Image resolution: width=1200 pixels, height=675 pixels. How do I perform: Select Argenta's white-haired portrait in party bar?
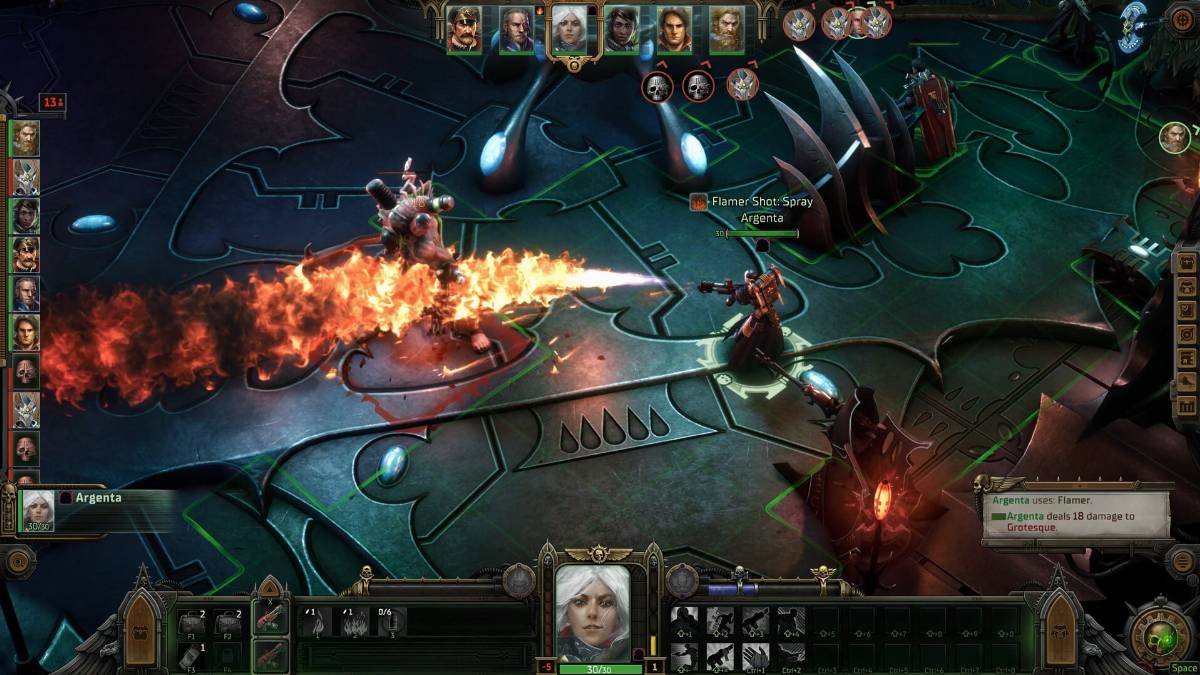click(x=569, y=30)
